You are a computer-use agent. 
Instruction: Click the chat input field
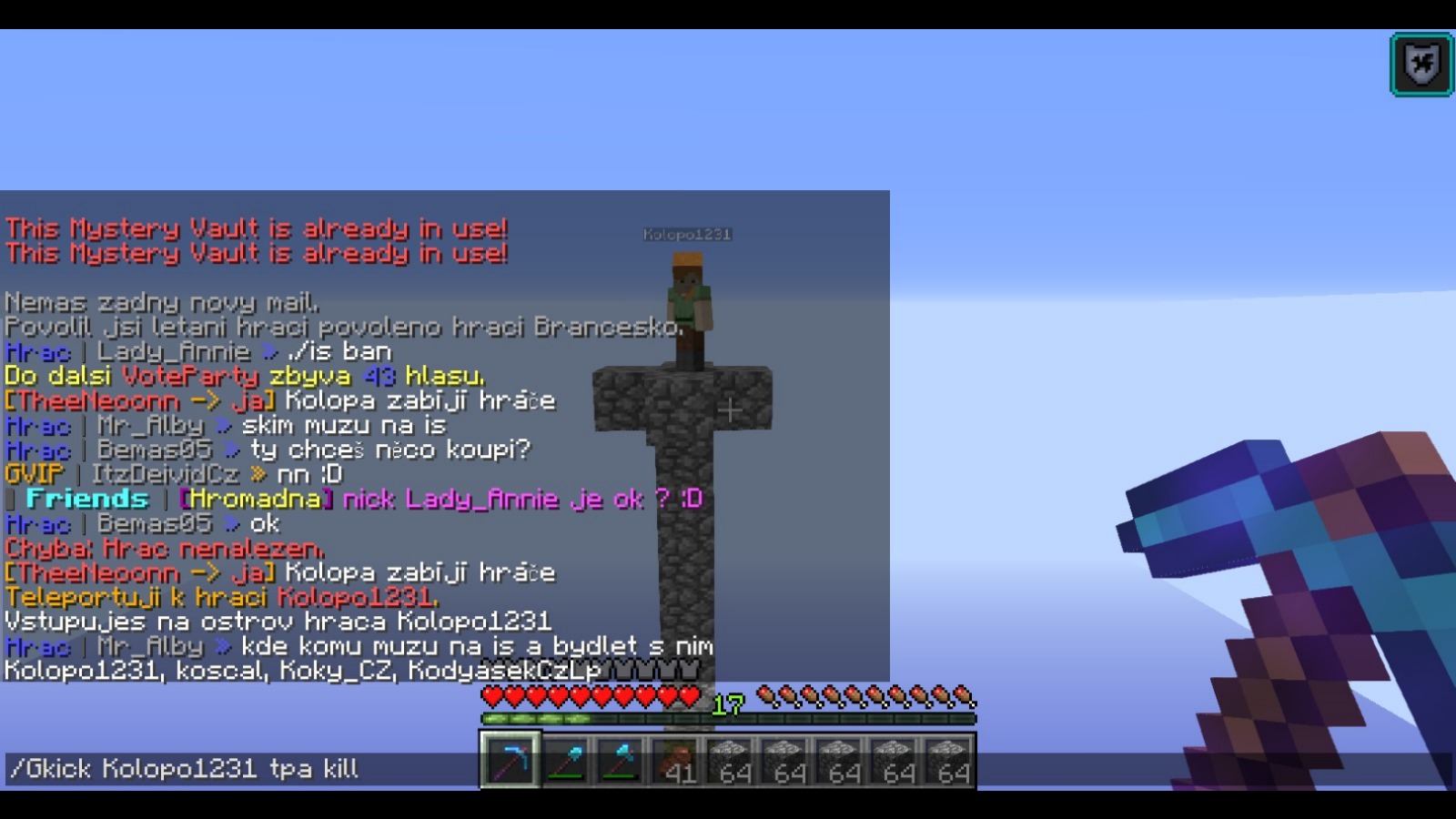point(237,769)
